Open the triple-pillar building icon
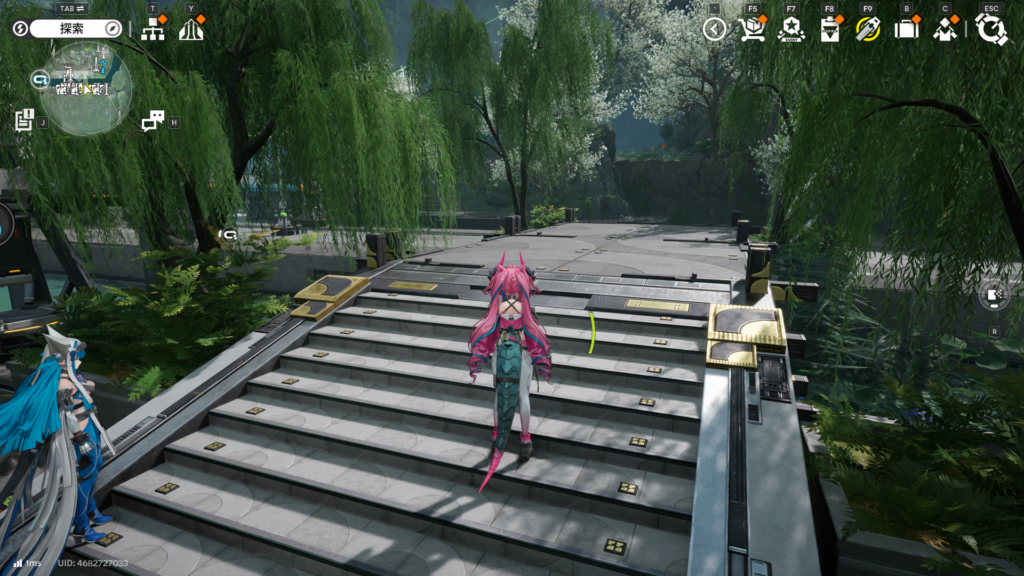This screenshot has width=1024, height=576. click(191, 30)
